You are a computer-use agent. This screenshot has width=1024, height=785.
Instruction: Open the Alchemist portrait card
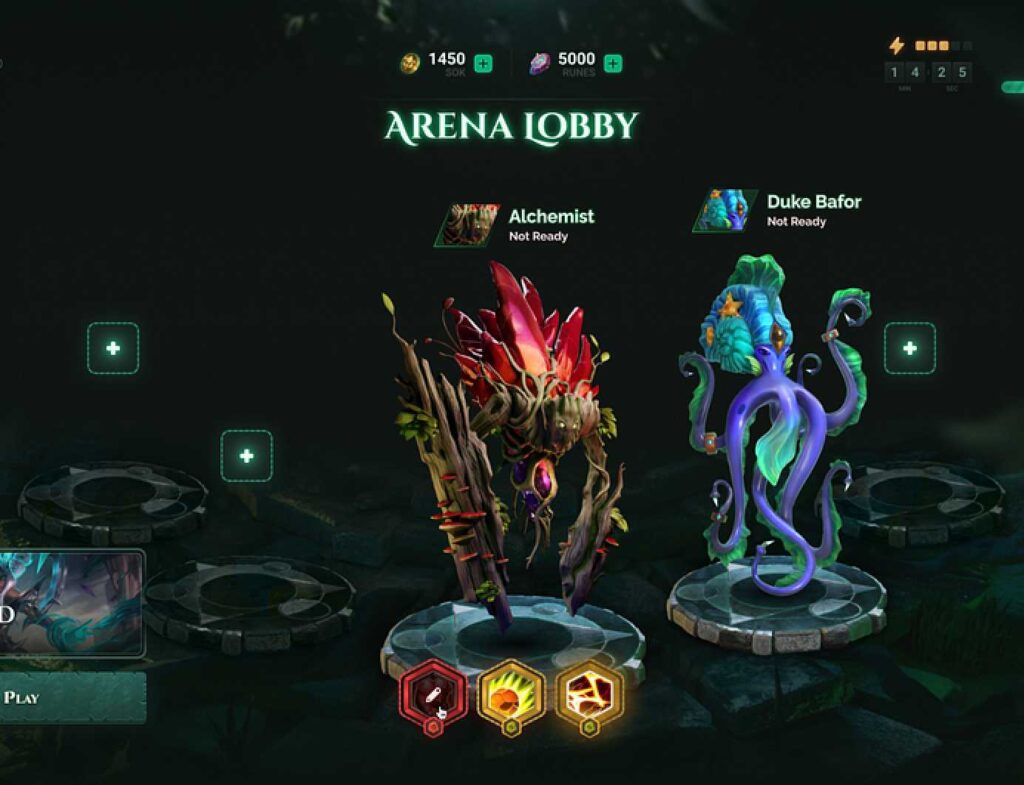click(465, 225)
